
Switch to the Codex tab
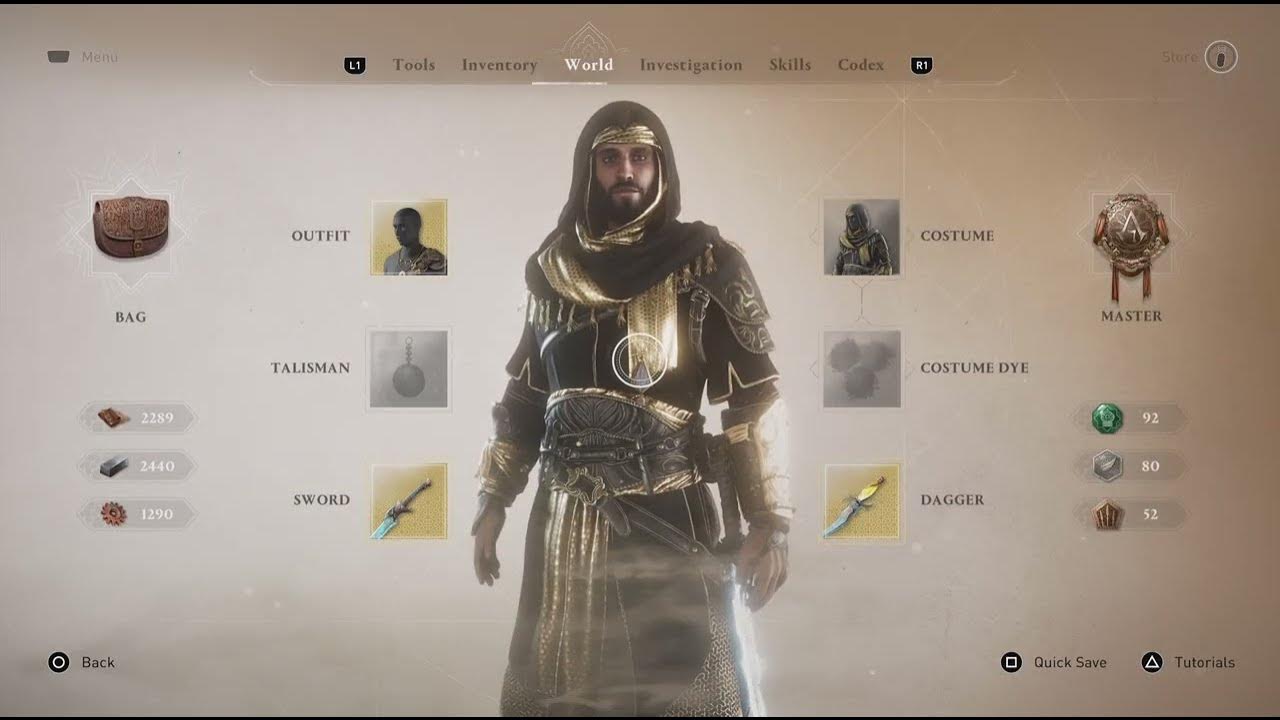click(860, 65)
